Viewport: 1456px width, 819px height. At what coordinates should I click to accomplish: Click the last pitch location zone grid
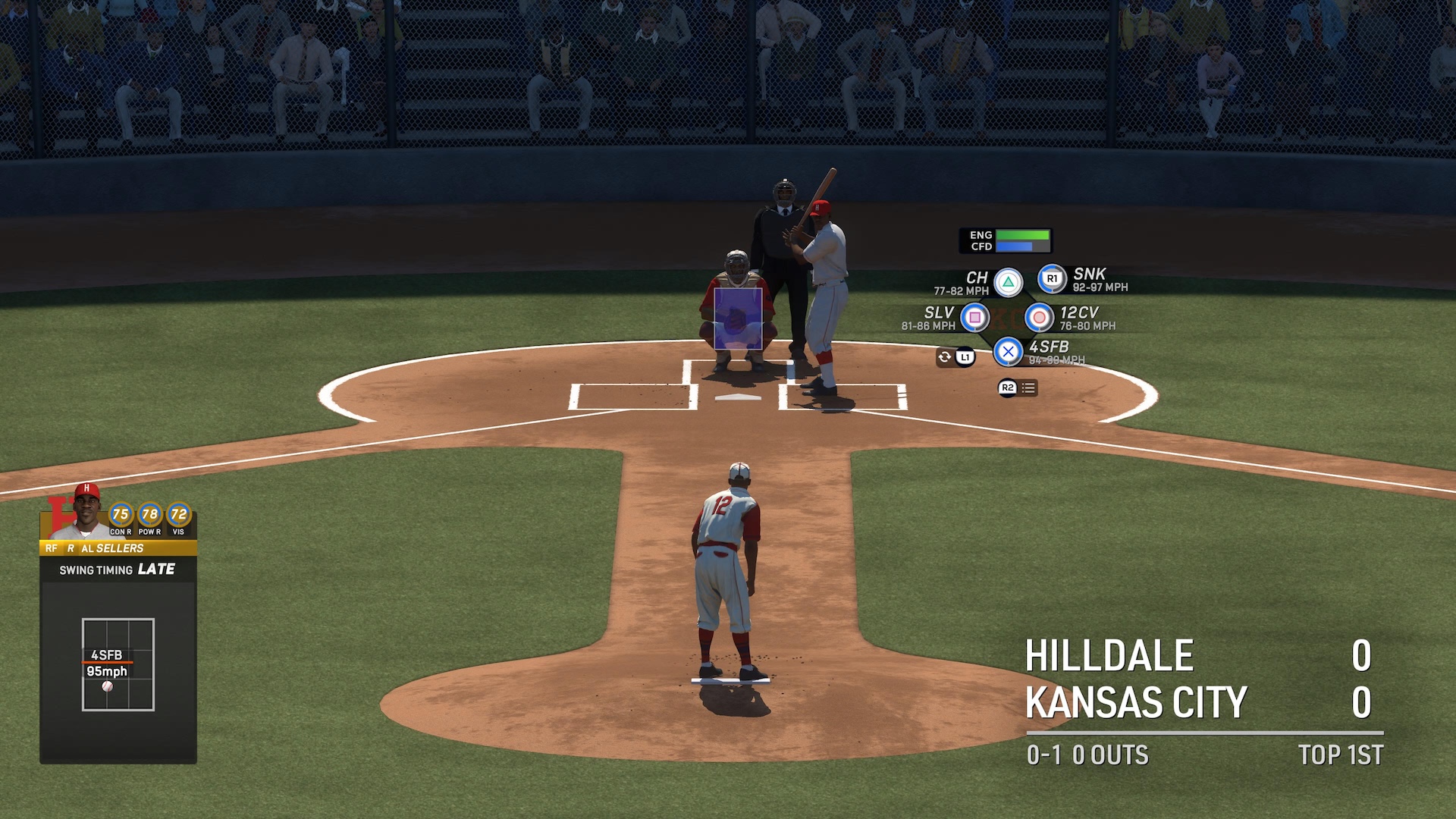click(118, 664)
